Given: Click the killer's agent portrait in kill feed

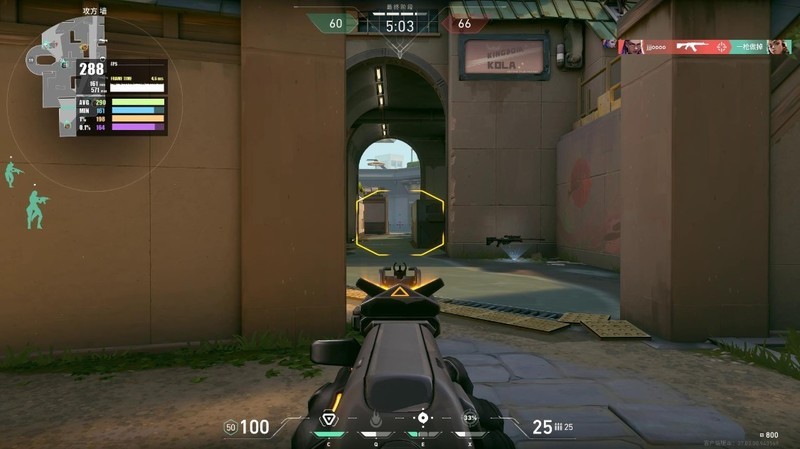Looking at the screenshot, I should pyautogui.click(x=633, y=47).
